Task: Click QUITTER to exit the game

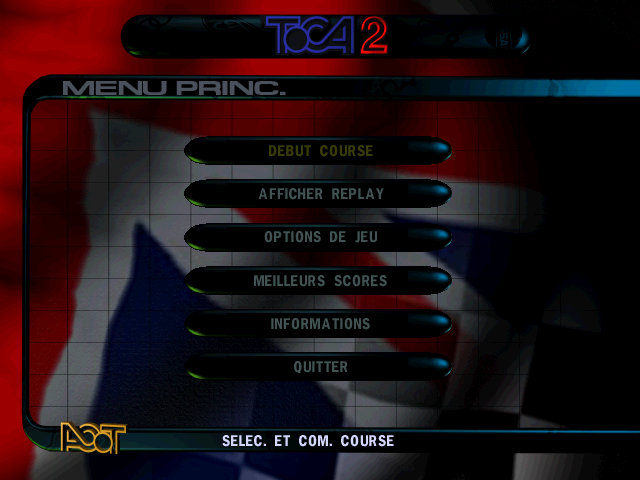Action: tap(320, 367)
